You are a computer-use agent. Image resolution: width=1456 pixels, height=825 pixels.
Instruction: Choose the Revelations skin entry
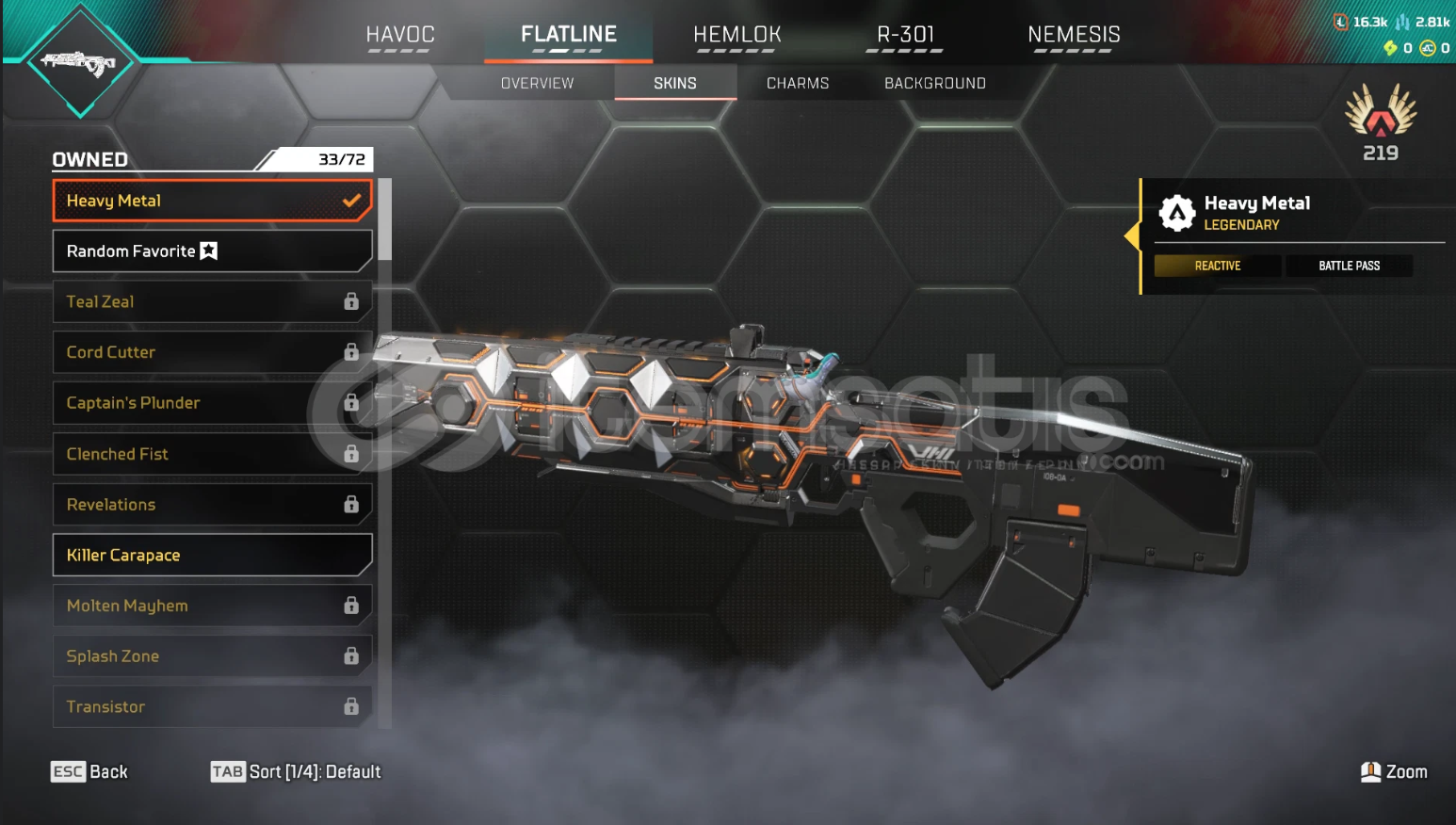(212, 505)
